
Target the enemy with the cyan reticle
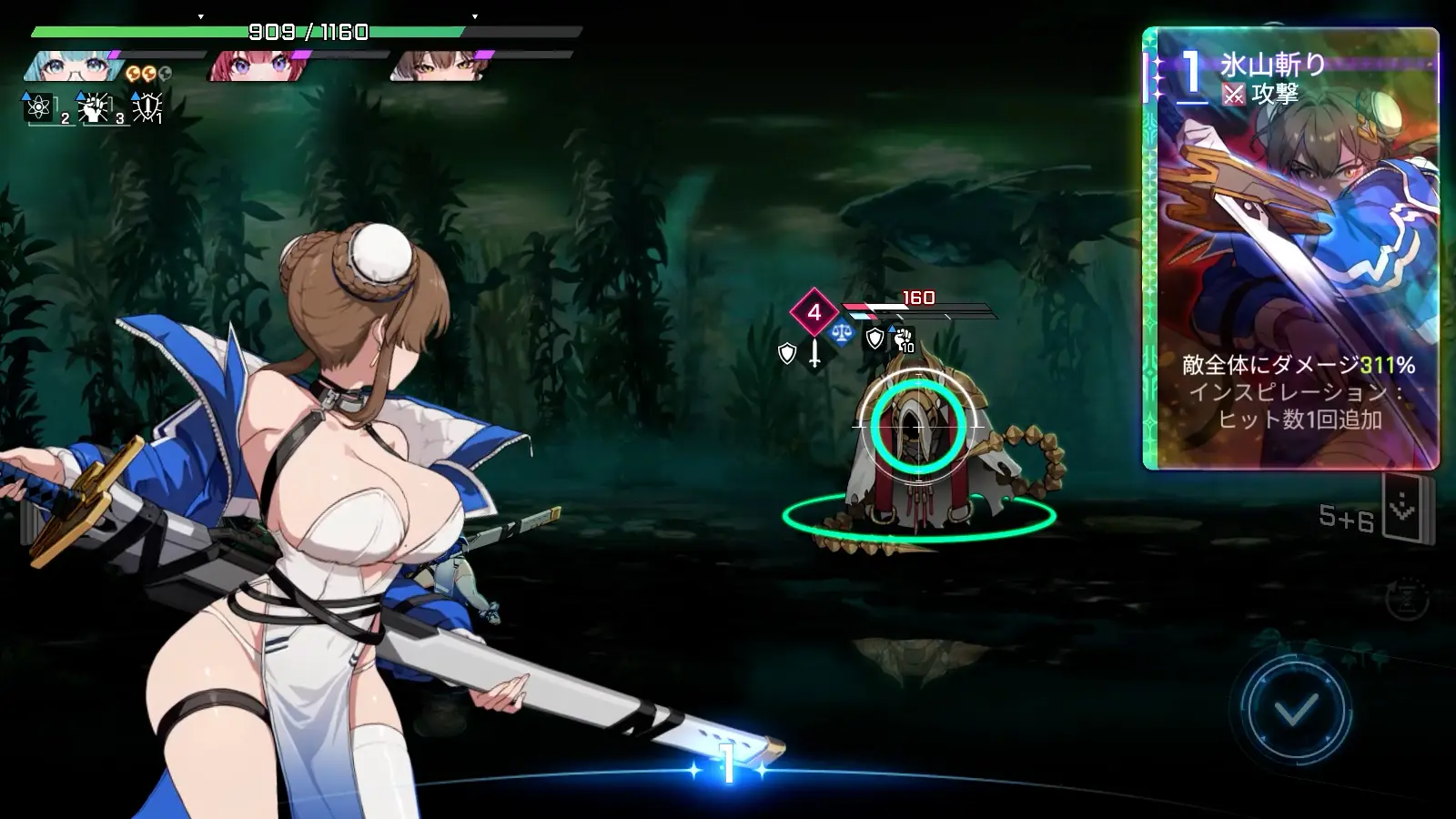[x=917, y=426]
